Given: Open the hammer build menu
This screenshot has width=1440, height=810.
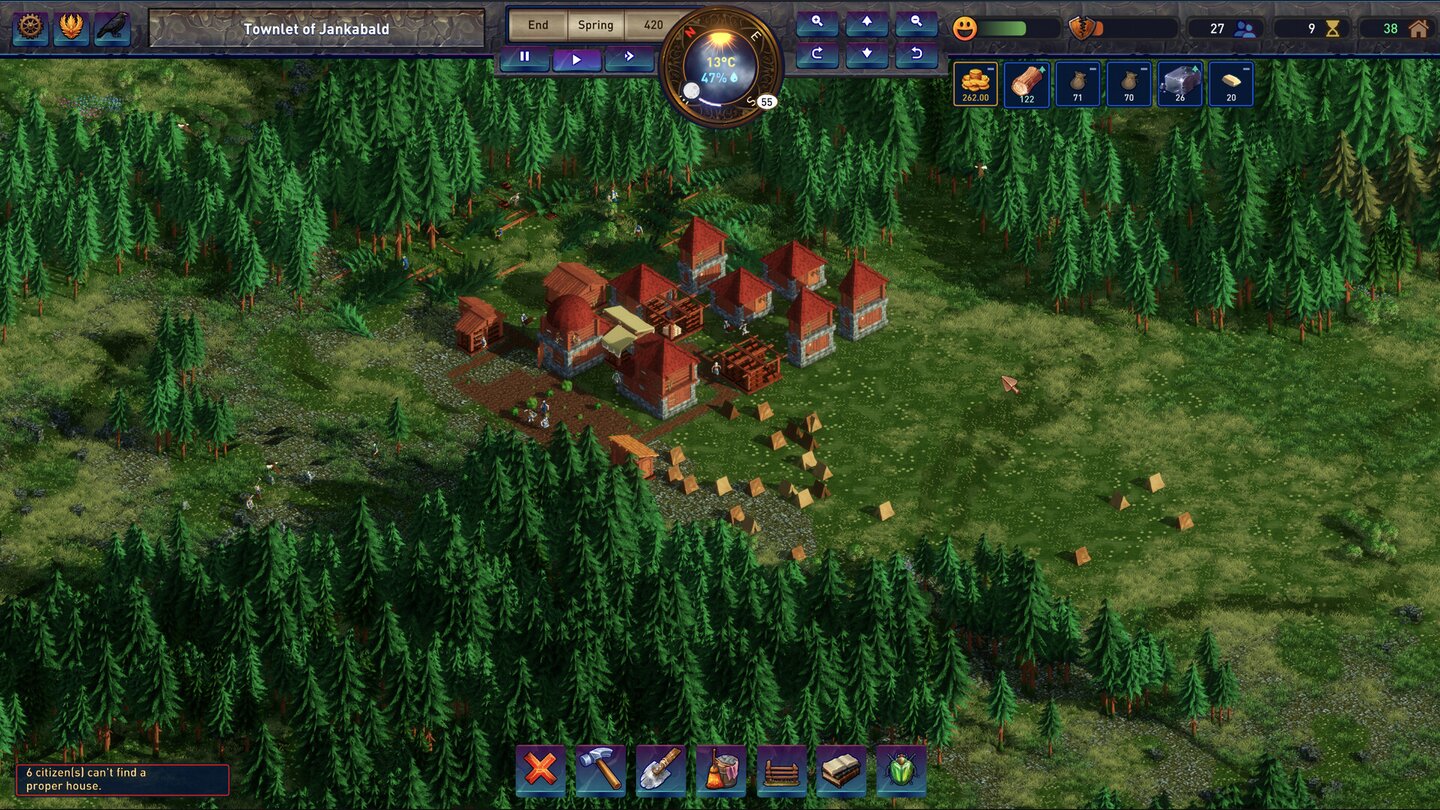Looking at the screenshot, I should pos(600,770).
